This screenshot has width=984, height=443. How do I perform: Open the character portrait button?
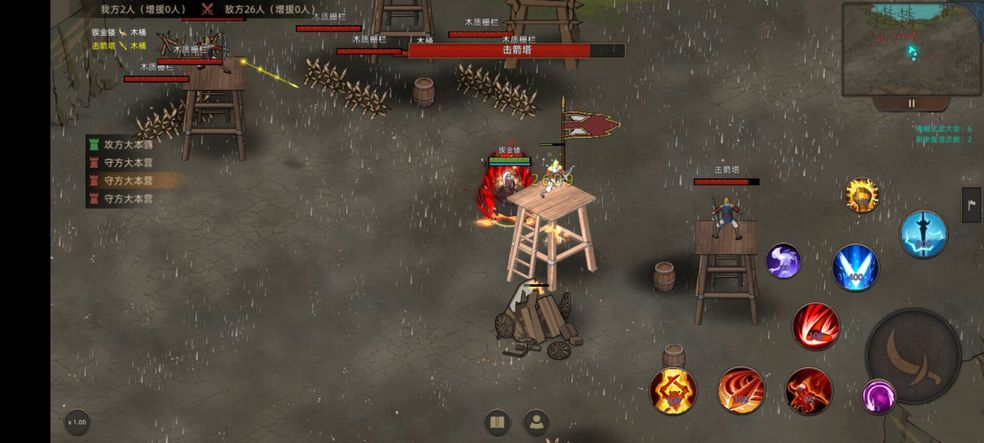click(x=537, y=421)
